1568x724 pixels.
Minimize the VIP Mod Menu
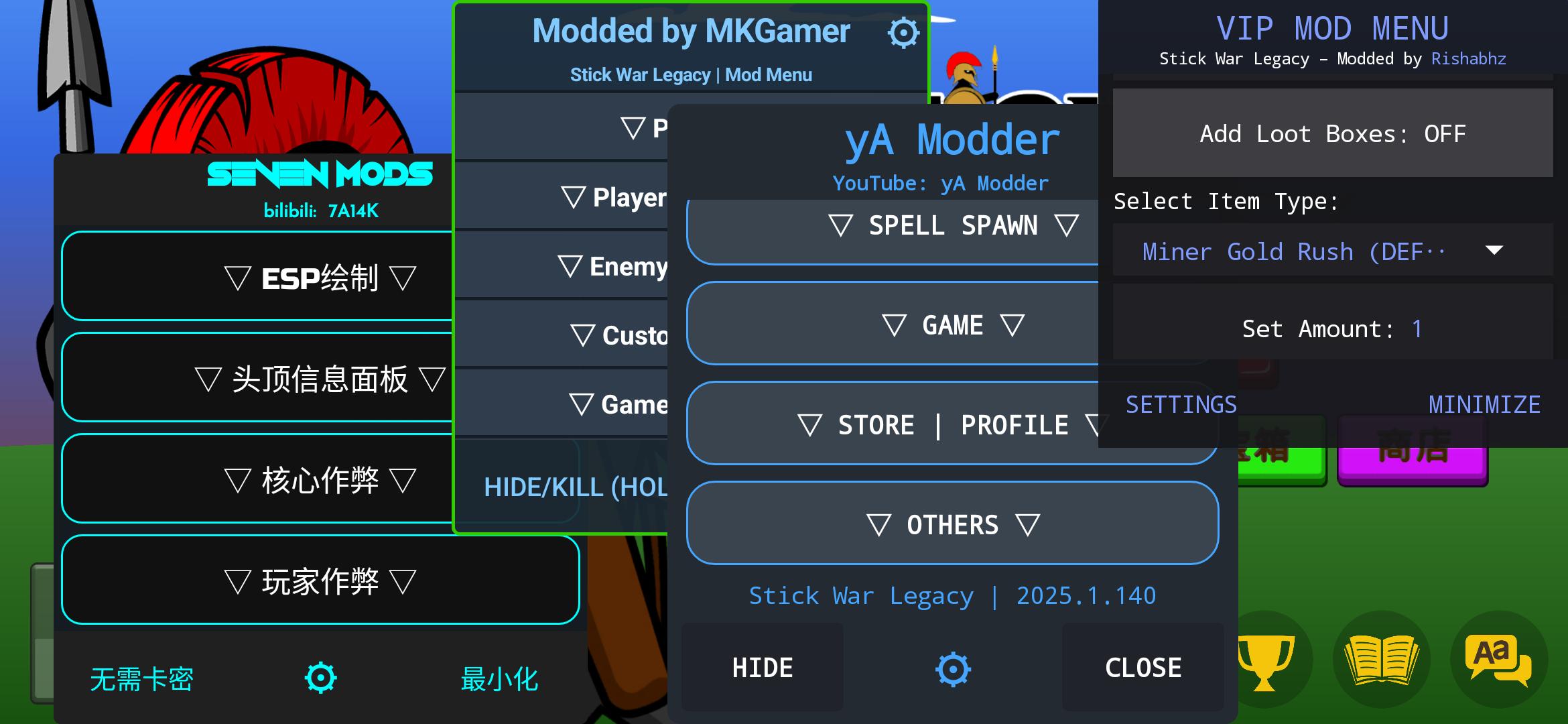[1484, 404]
